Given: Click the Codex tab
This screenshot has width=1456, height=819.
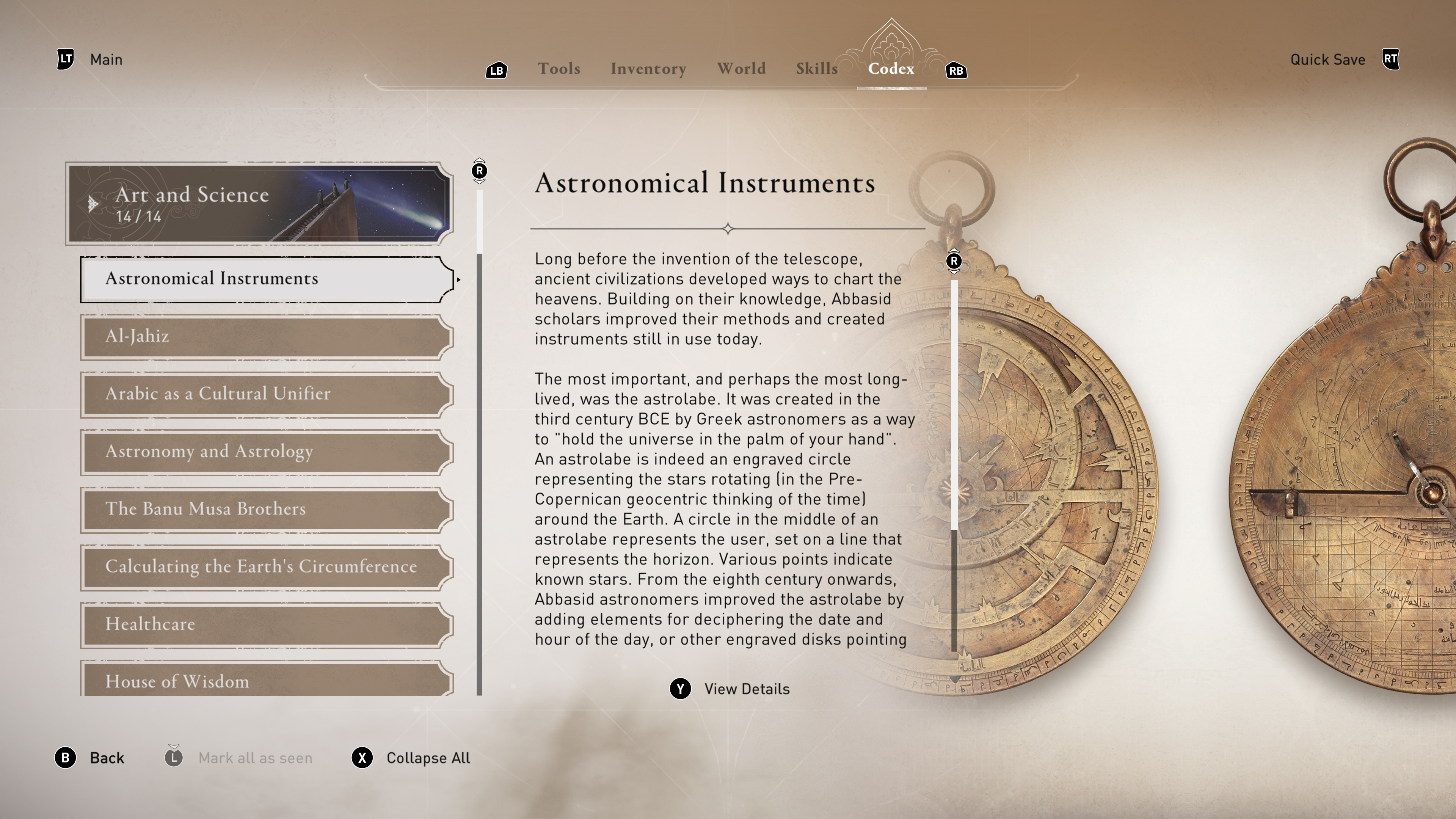Looking at the screenshot, I should click(891, 69).
